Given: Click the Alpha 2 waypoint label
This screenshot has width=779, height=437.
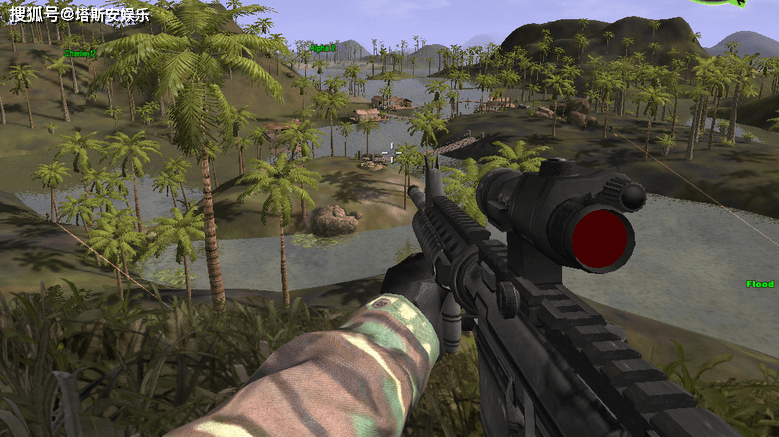Looking at the screenshot, I should [322, 47].
